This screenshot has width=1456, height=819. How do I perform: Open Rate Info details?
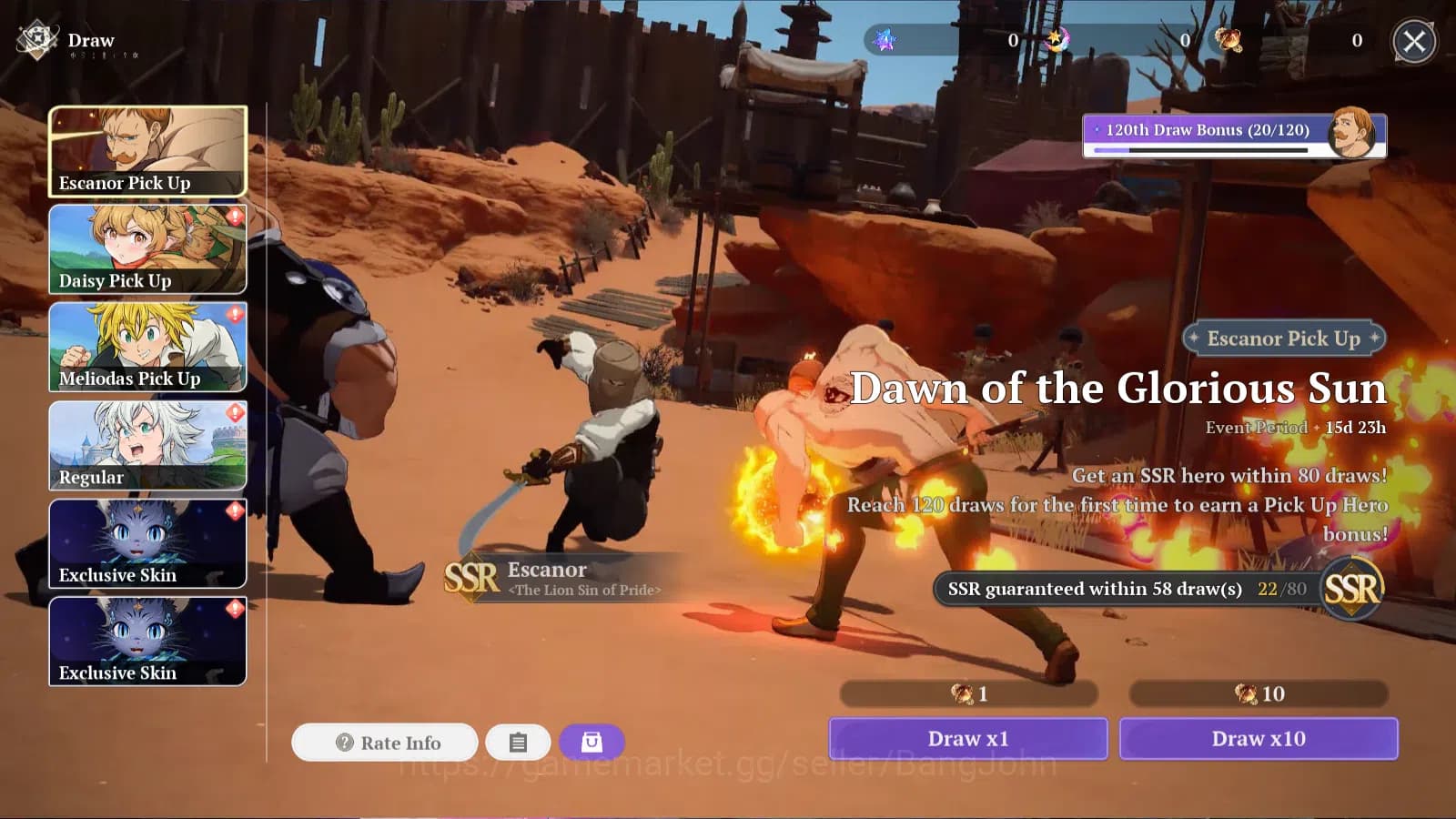click(385, 743)
